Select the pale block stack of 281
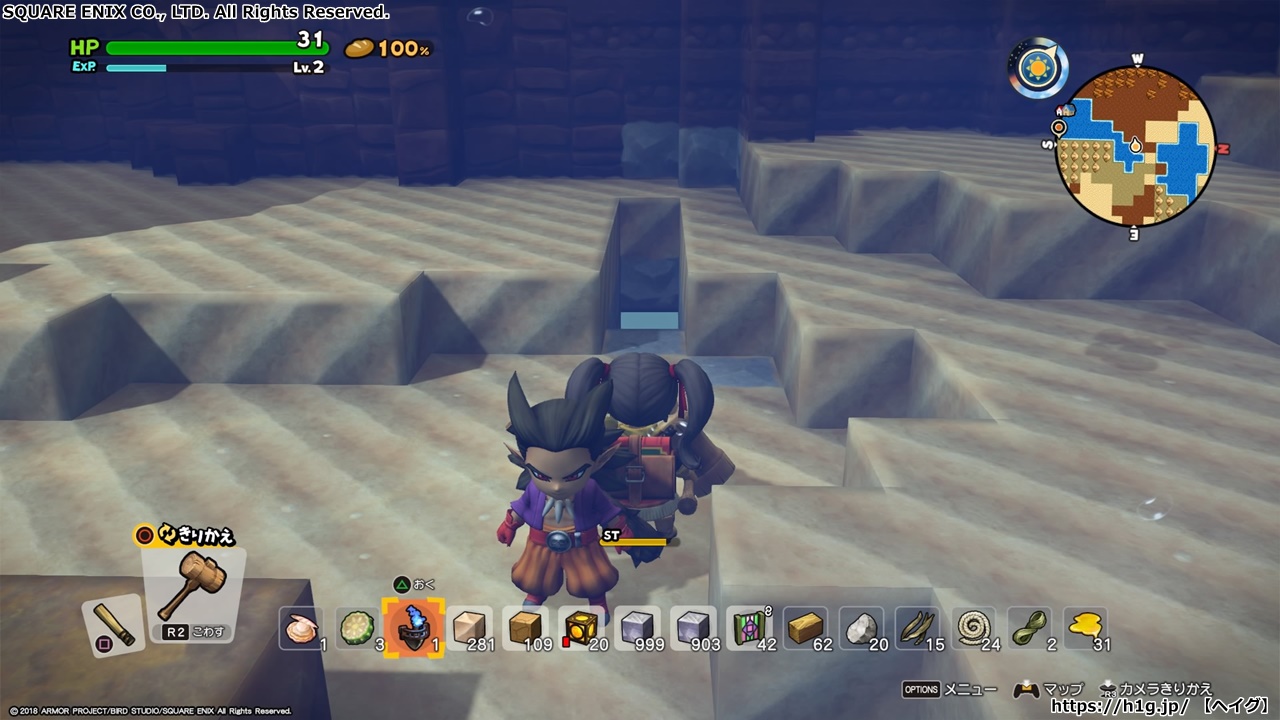 [x=469, y=630]
